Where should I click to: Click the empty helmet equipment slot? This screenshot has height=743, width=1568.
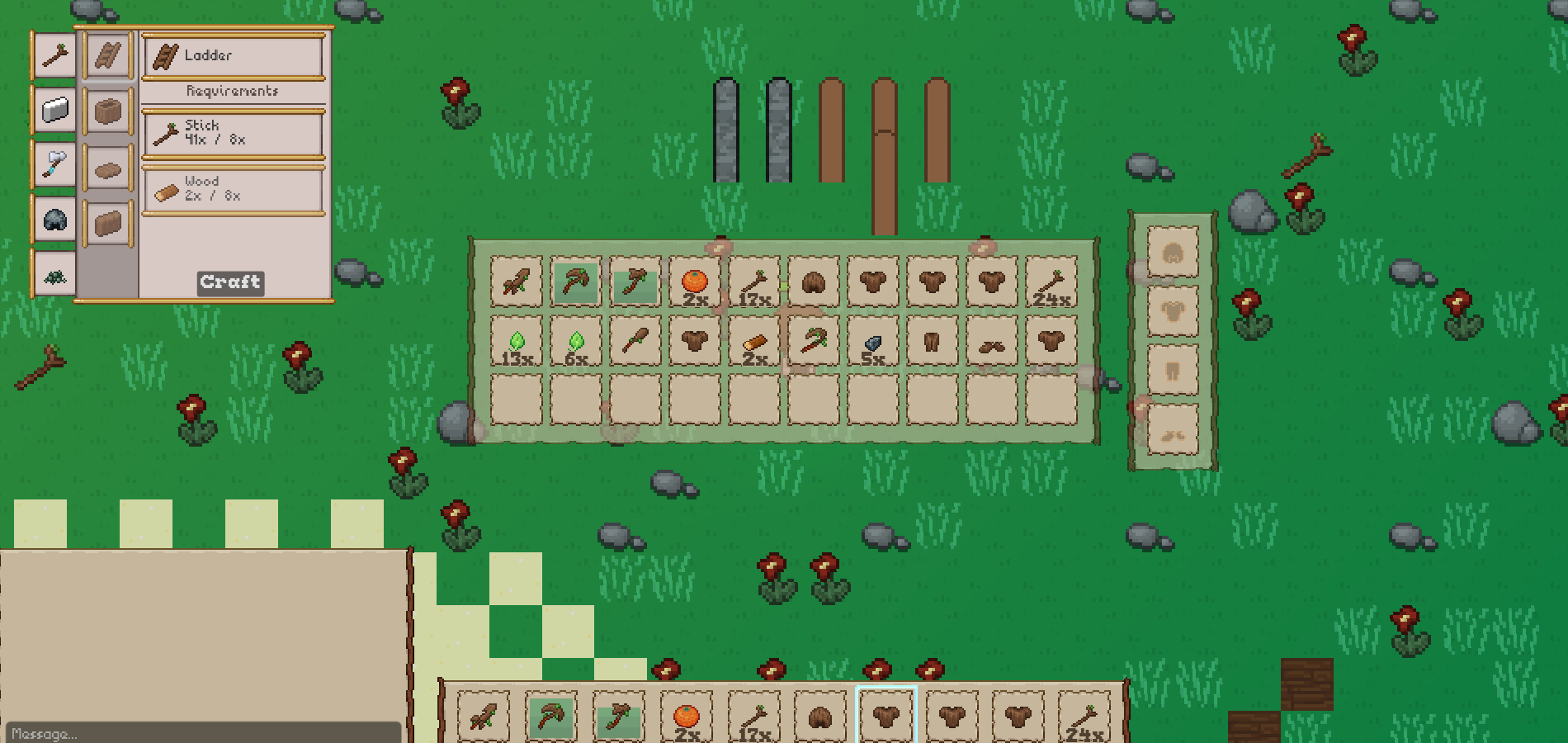(x=1173, y=253)
